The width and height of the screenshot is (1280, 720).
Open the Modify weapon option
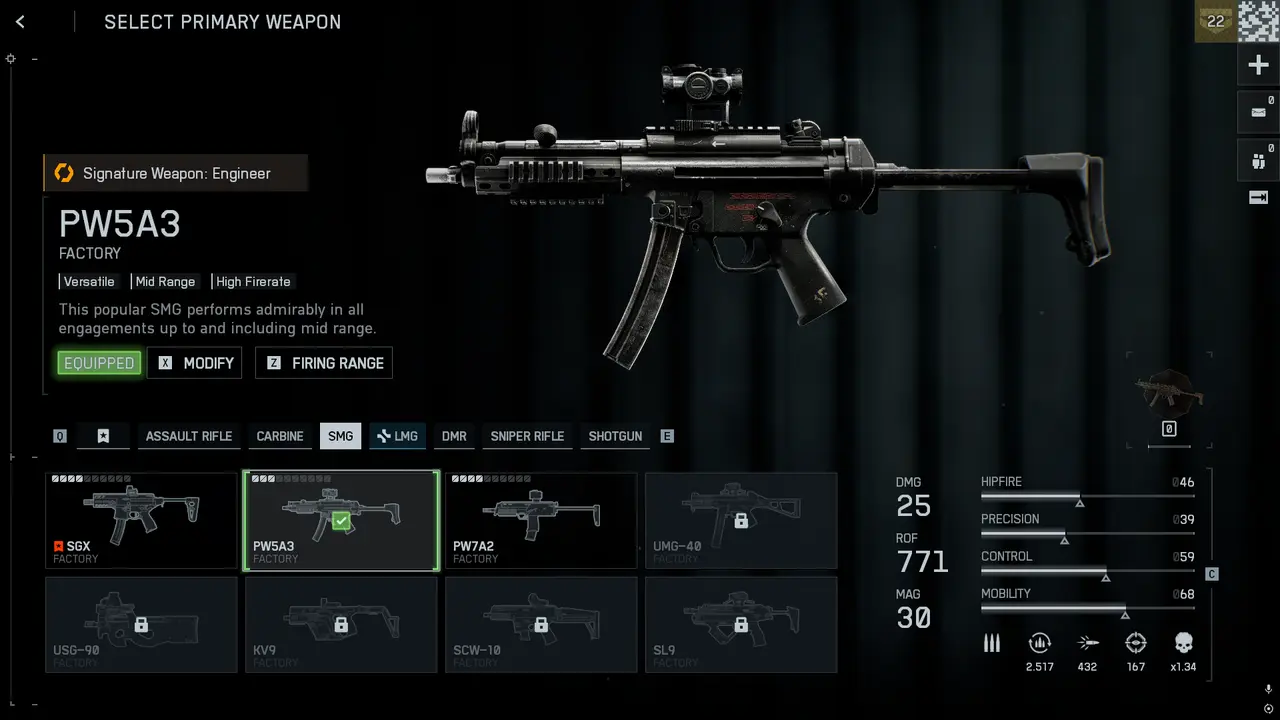click(x=195, y=363)
